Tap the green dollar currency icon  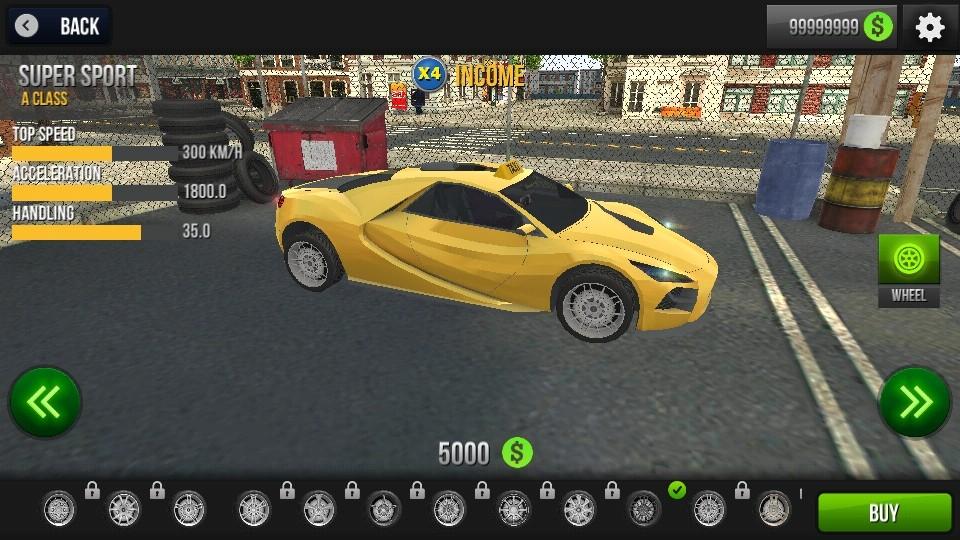pos(879,27)
